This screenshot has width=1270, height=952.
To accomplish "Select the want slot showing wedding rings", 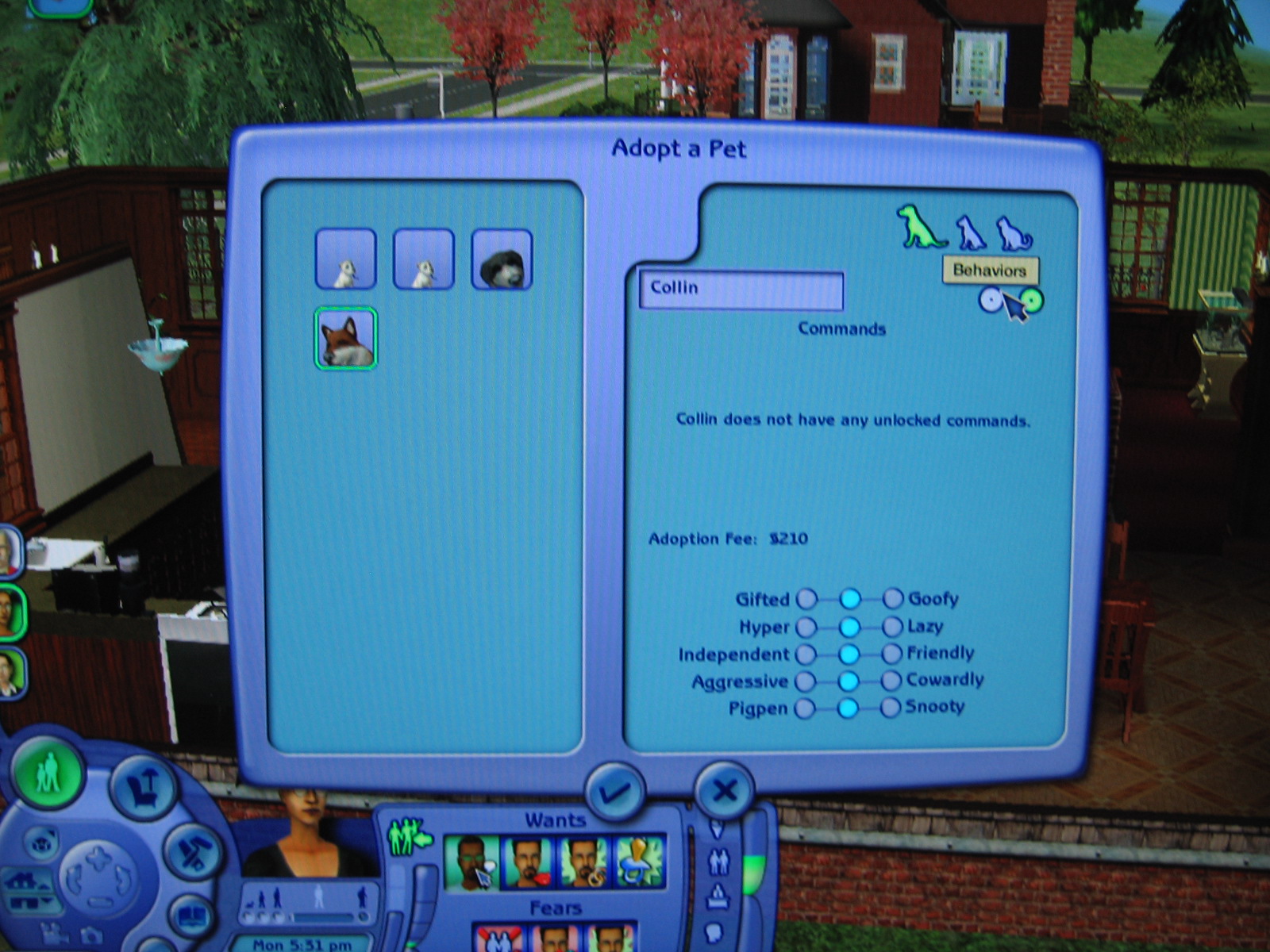I will [x=583, y=862].
